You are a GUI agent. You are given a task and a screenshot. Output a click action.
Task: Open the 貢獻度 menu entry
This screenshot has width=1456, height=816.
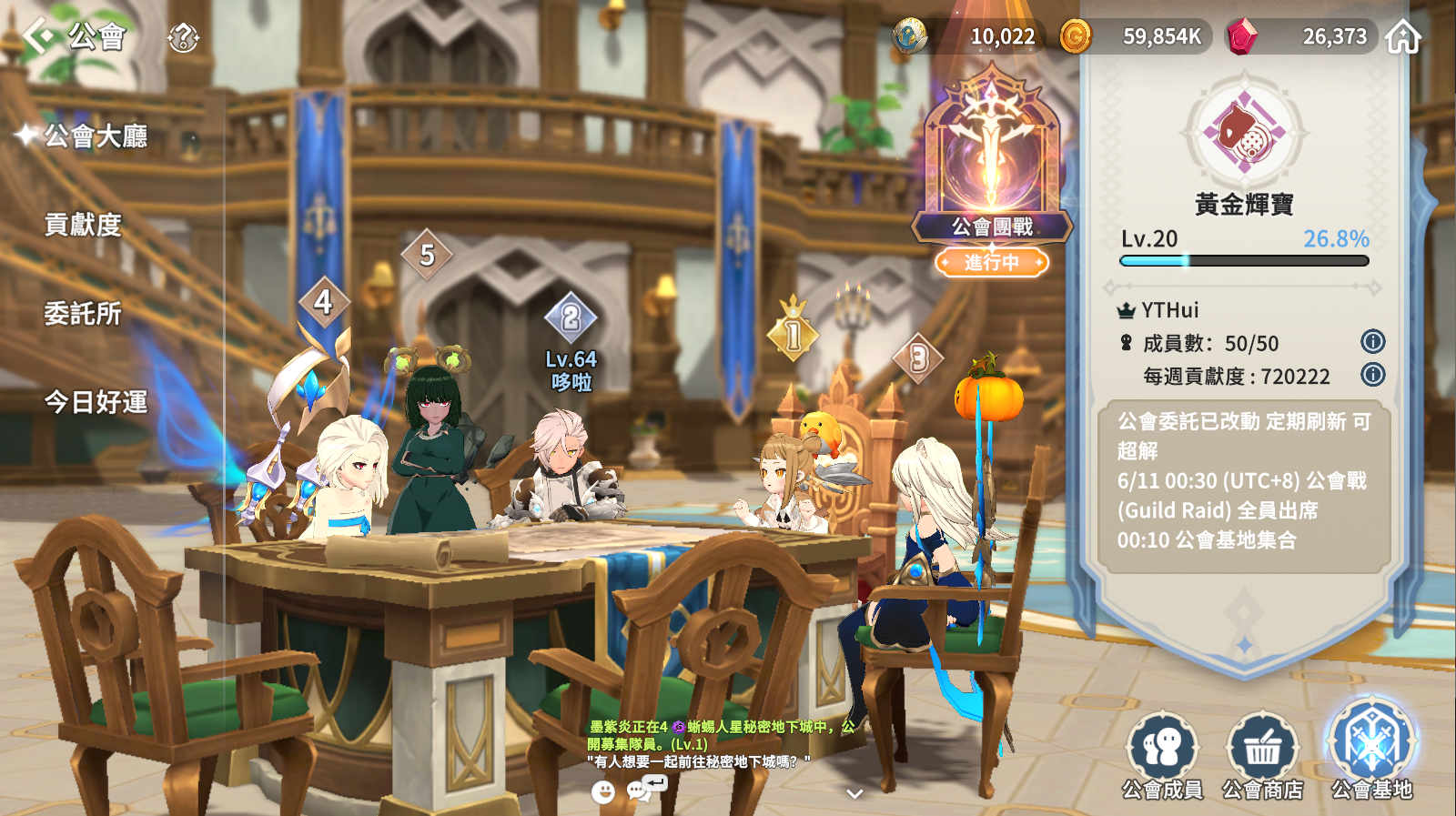83,225
